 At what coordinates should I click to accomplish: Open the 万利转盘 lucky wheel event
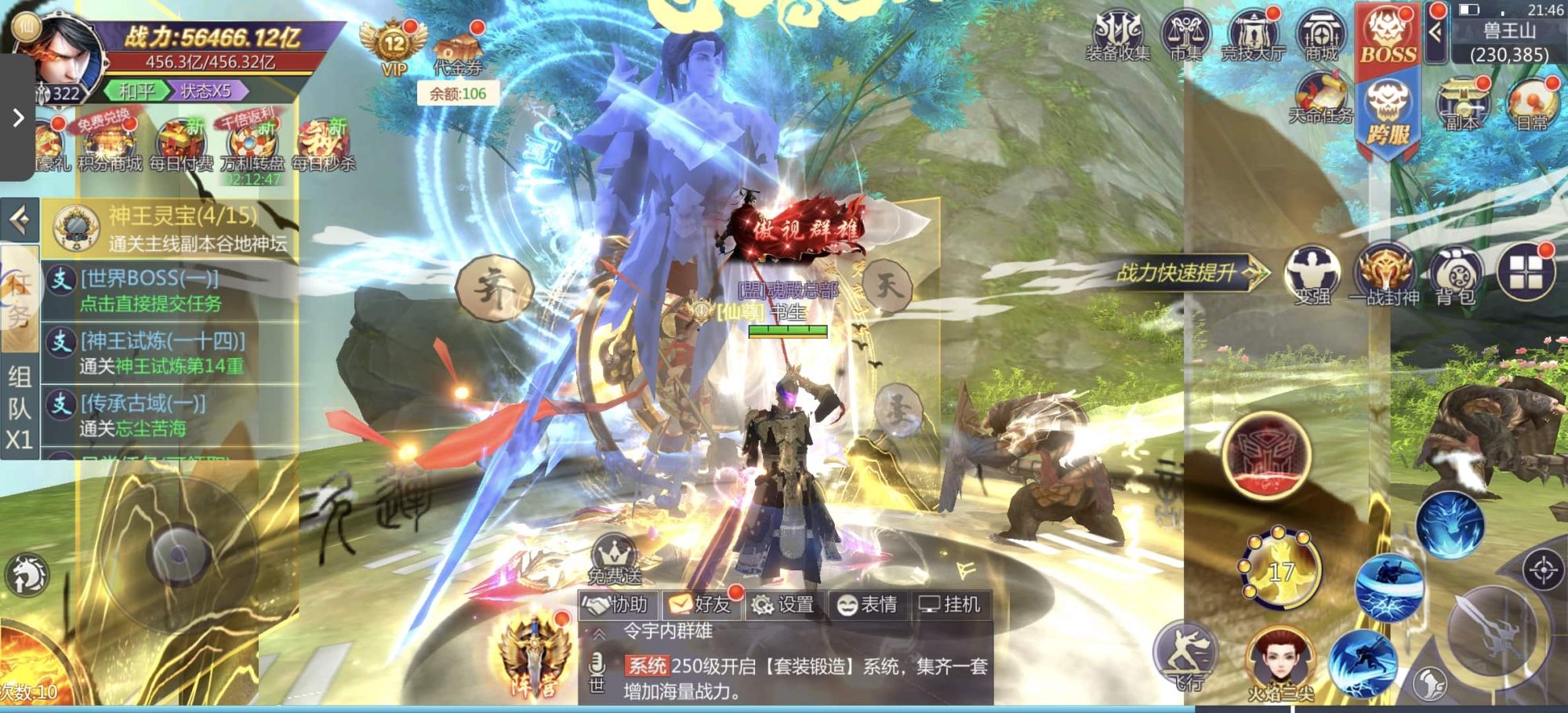click(x=252, y=147)
